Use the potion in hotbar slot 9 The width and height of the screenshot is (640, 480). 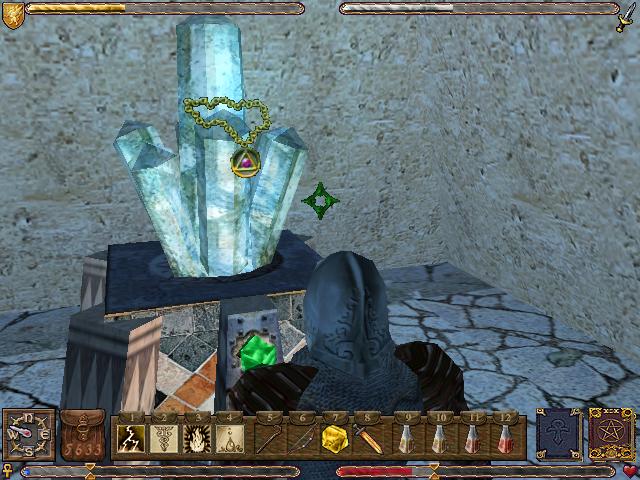click(406, 438)
